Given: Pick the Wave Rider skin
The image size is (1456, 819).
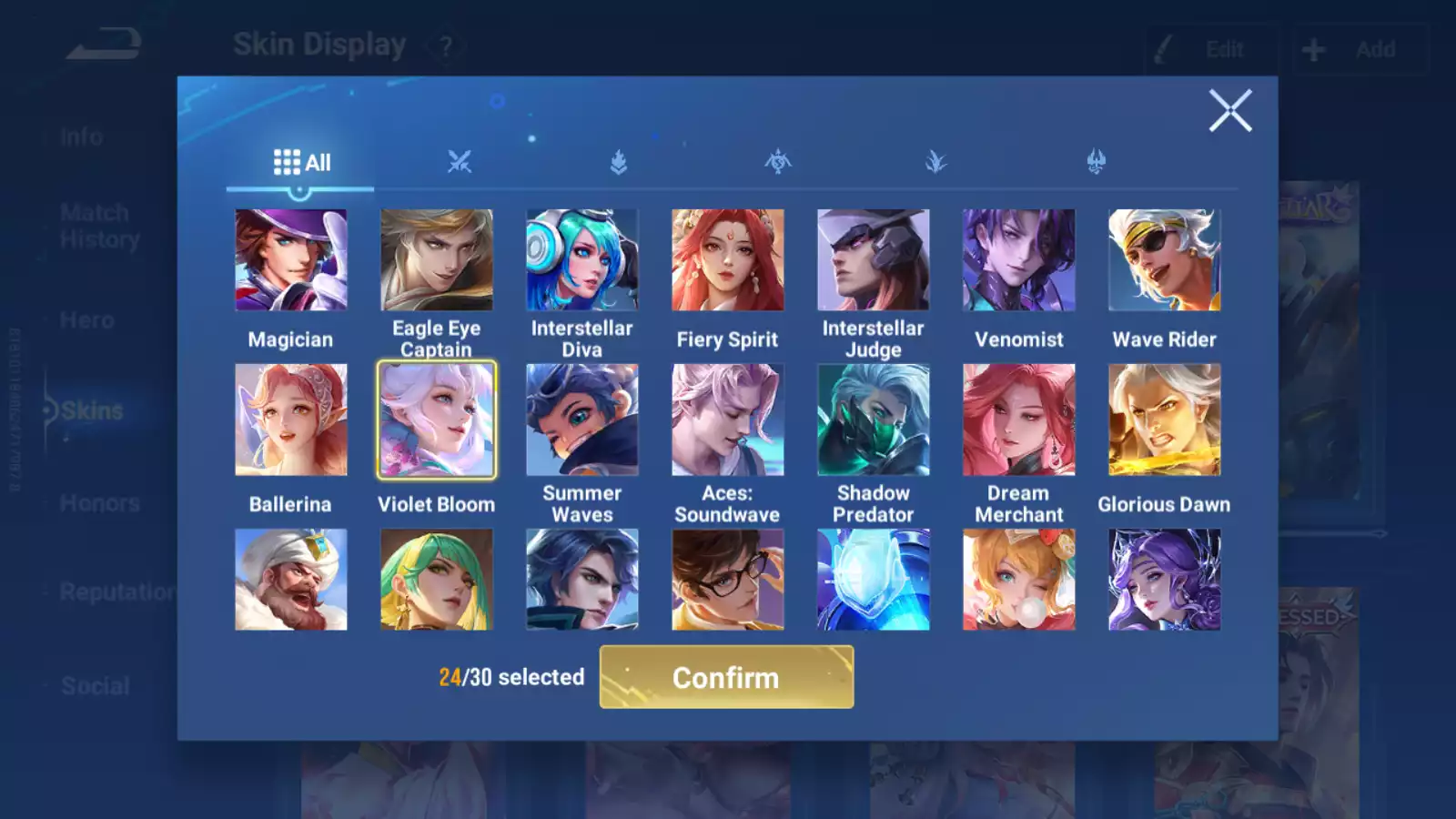Looking at the screenshot, I should click(x=1164, y=260).
